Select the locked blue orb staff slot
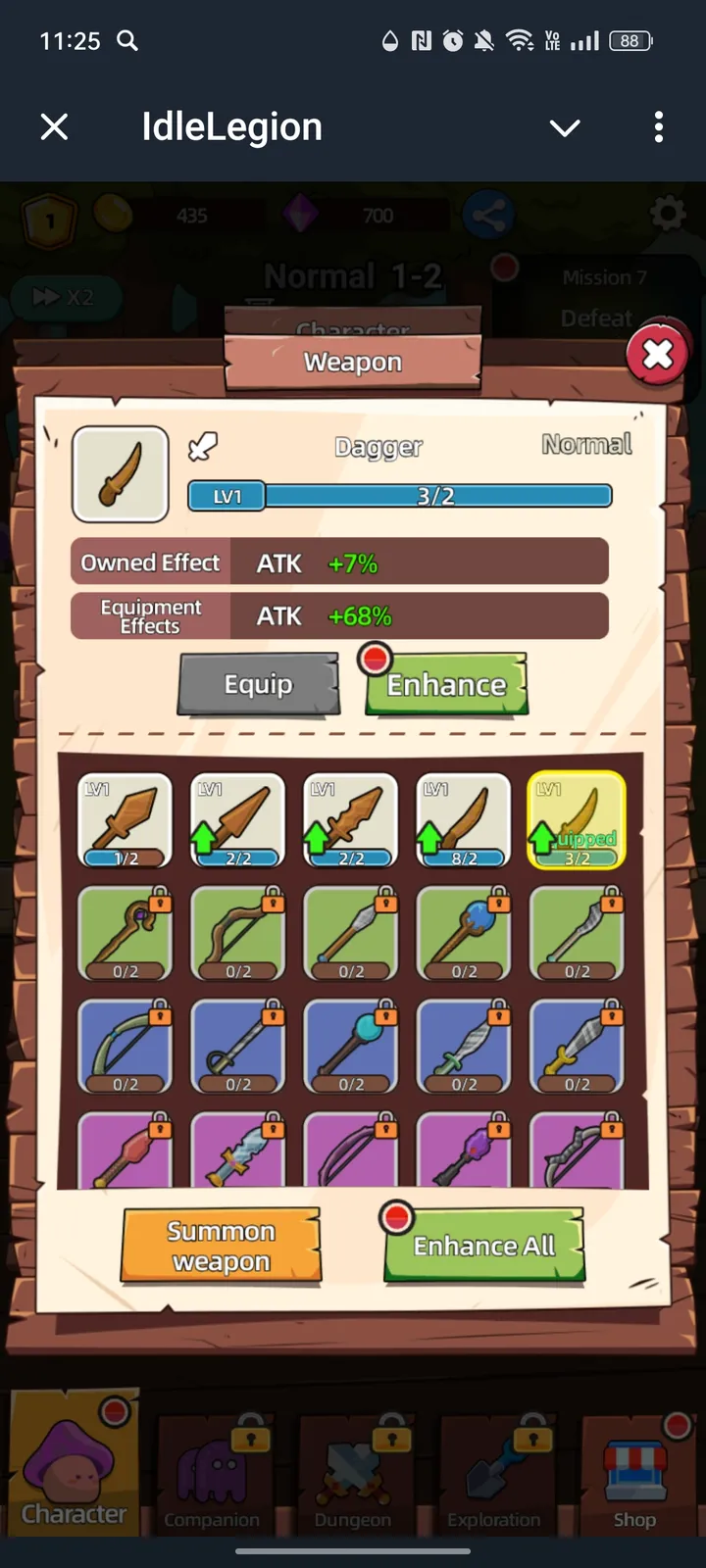The height and width of the screenshot is (1568, 706). pyautogui.click(x=351, y=1046)
